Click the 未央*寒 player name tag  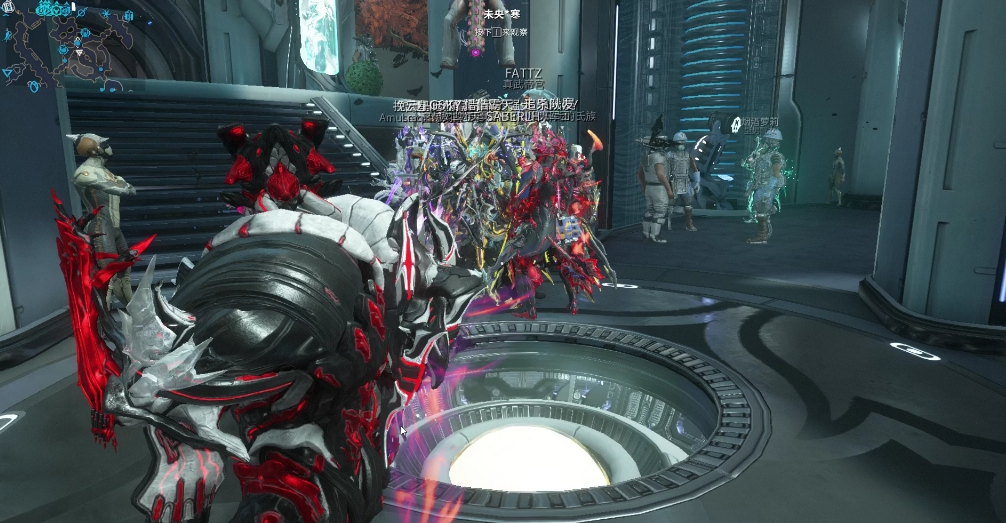pos(503,15)
